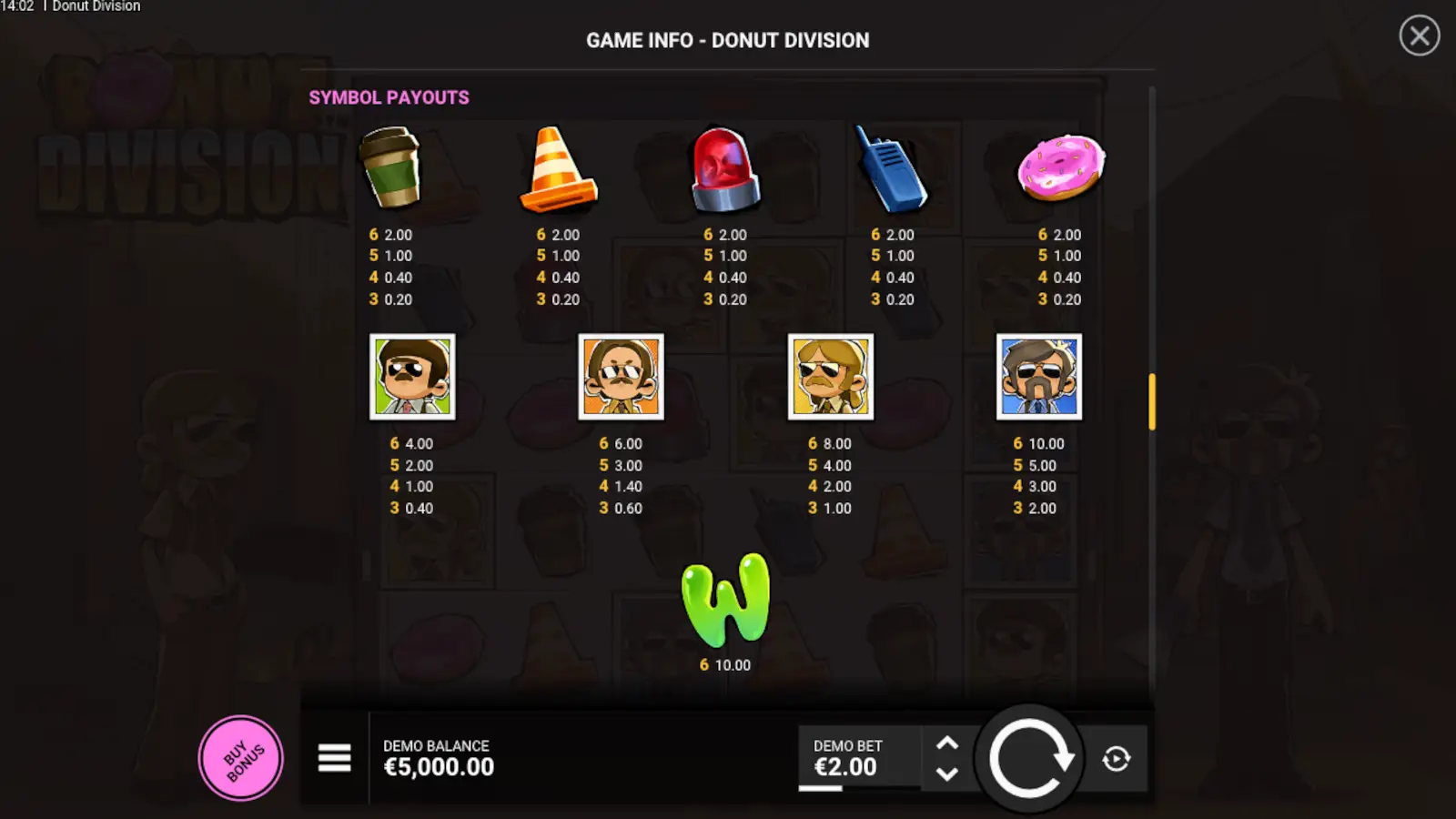Click the policewoman with sunglasses symbol
Viewport: 1456px width, 819px height.
point(829,377)
